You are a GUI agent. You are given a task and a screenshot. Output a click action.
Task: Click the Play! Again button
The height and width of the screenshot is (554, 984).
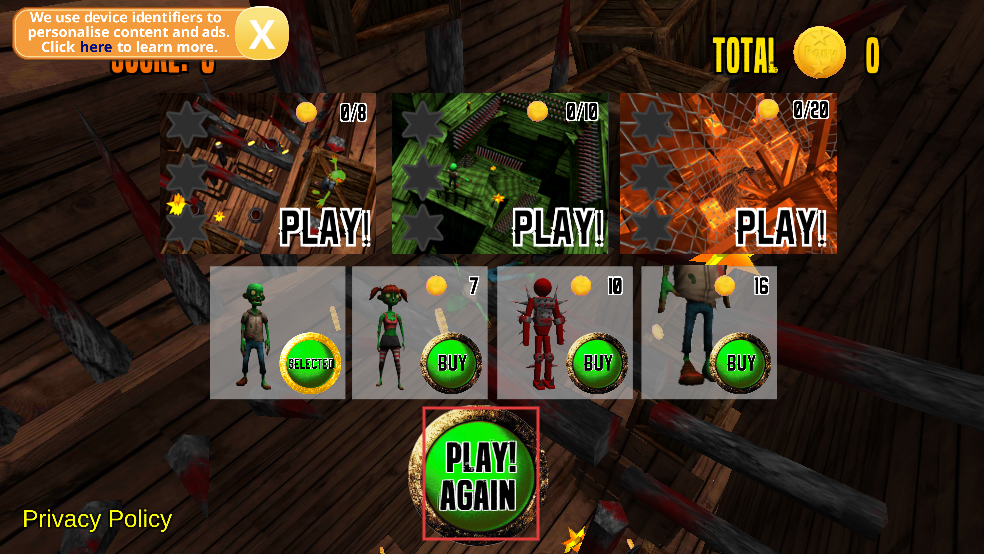480,474
